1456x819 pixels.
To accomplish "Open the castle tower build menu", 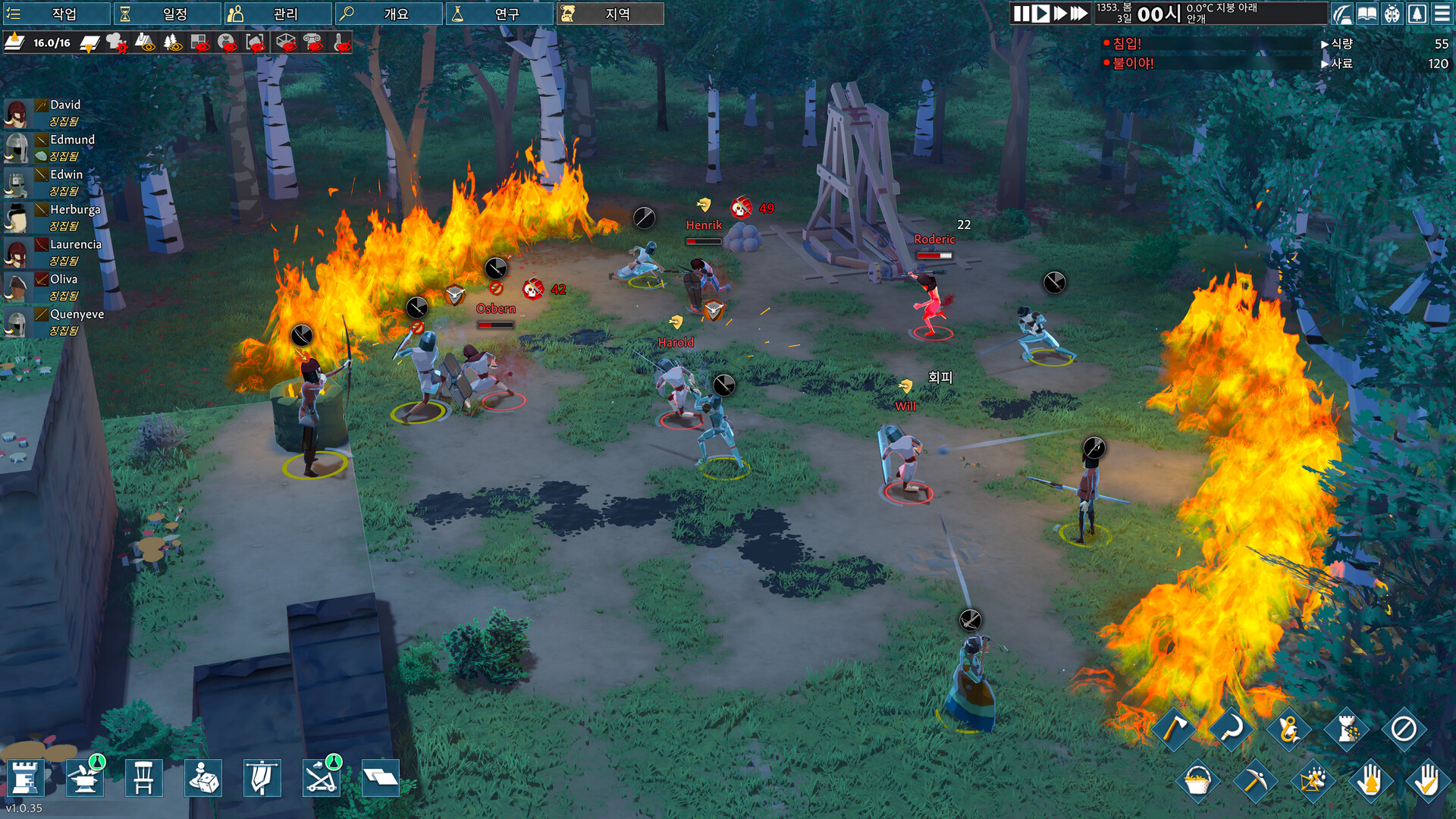I will coord(25,777).
